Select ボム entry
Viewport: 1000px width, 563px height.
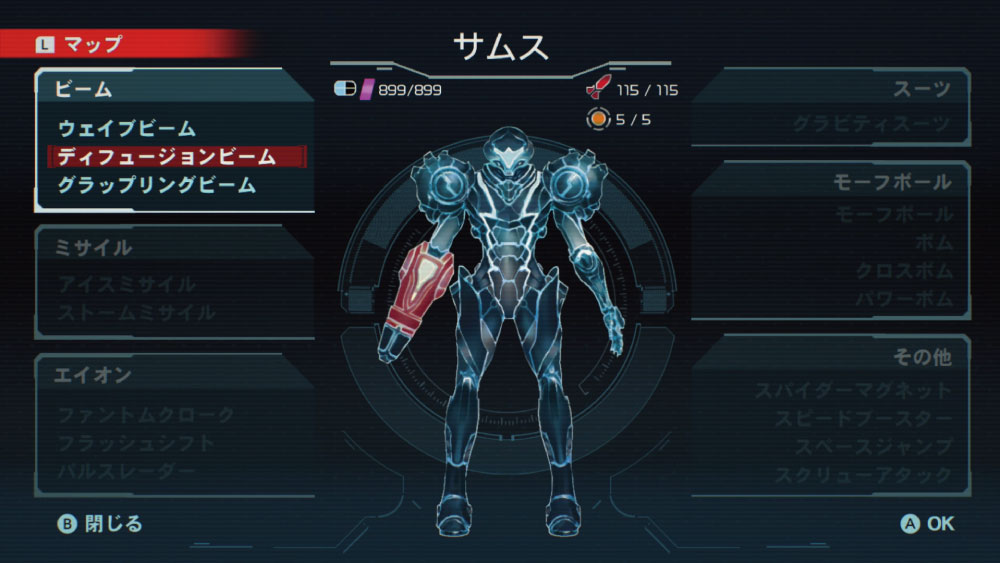pos(934,243)
